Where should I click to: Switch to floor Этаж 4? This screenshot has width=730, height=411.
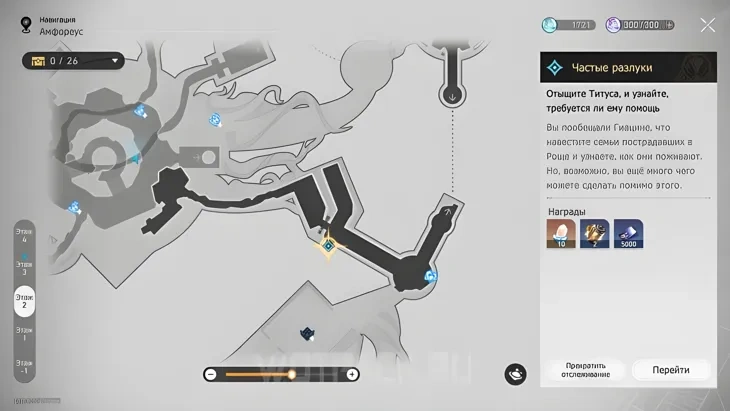pyautogui.click(x=24, y=236)
